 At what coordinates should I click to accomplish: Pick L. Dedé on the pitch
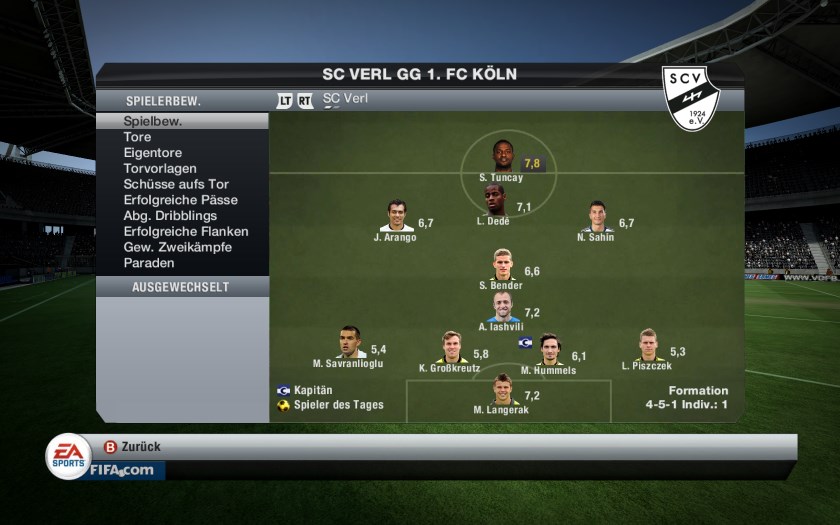coord(496,200)
